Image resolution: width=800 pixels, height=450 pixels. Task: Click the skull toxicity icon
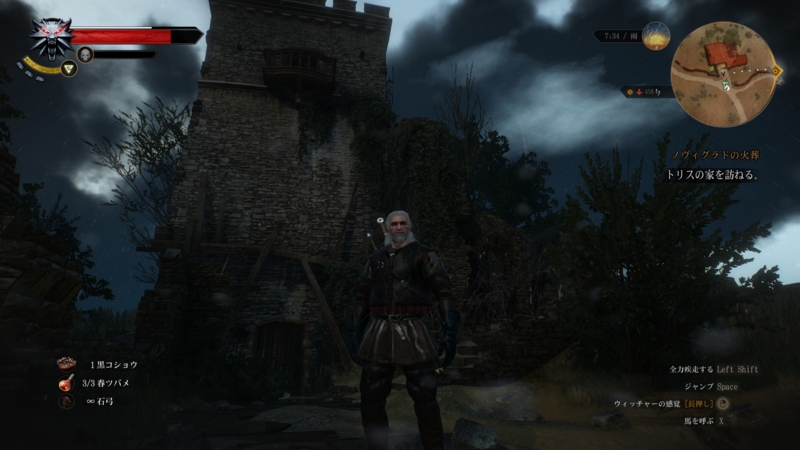point(85,54)
